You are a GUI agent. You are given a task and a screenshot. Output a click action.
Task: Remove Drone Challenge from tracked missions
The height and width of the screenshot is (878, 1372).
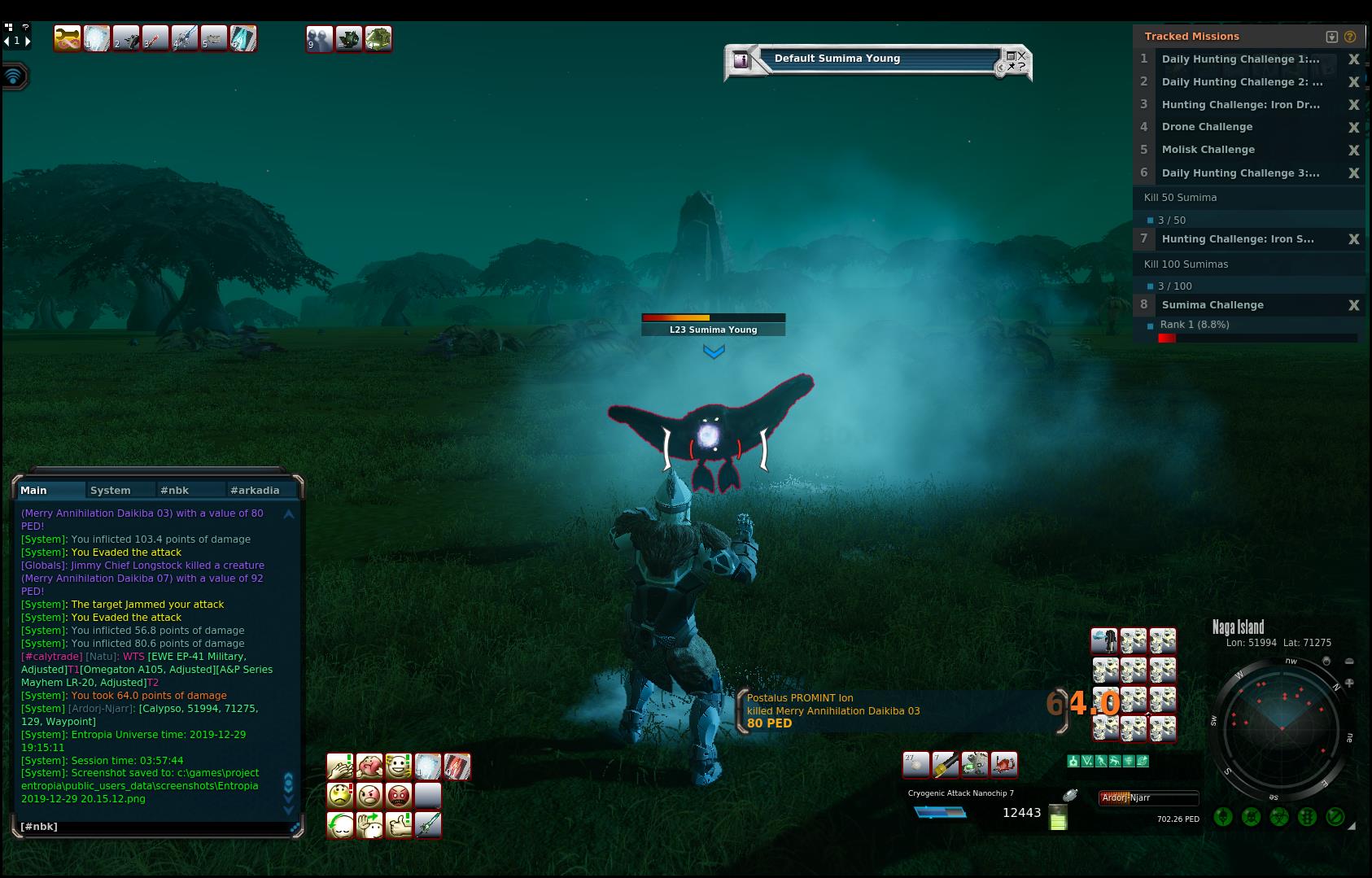pyautogui.click(x=1354, y=127)
